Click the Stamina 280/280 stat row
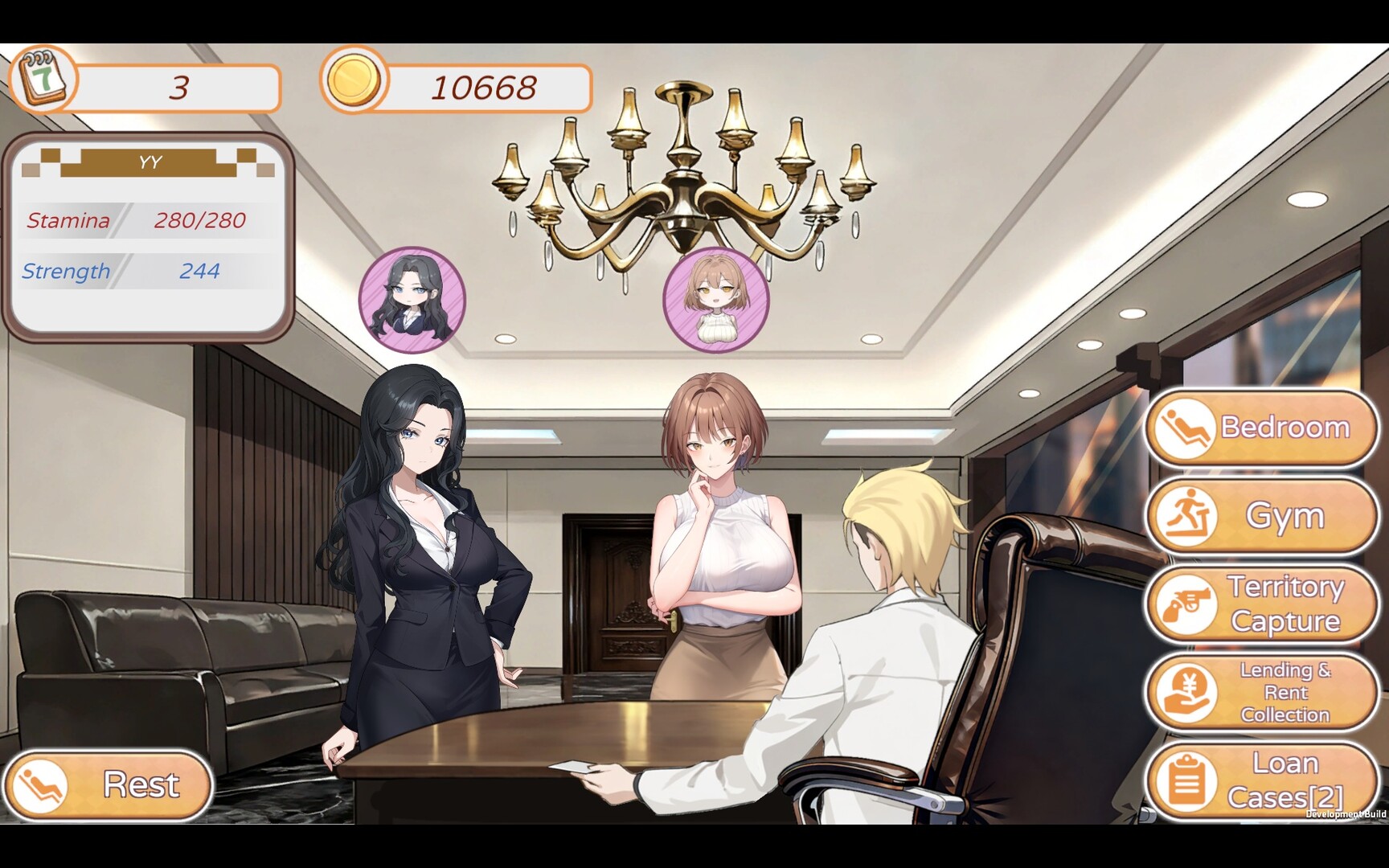Image resolution: width=1389 pixels, height=868 pixels. 137,220
